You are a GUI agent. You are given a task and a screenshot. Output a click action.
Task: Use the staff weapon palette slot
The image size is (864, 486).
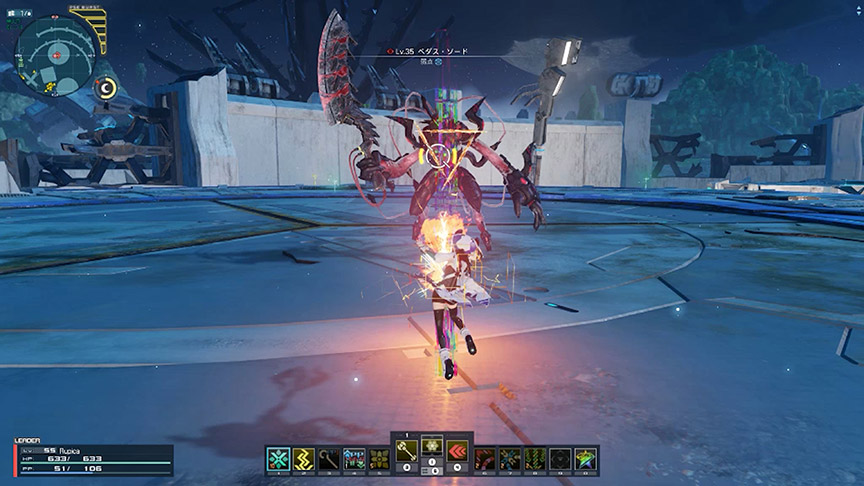[x=329, y=458]
